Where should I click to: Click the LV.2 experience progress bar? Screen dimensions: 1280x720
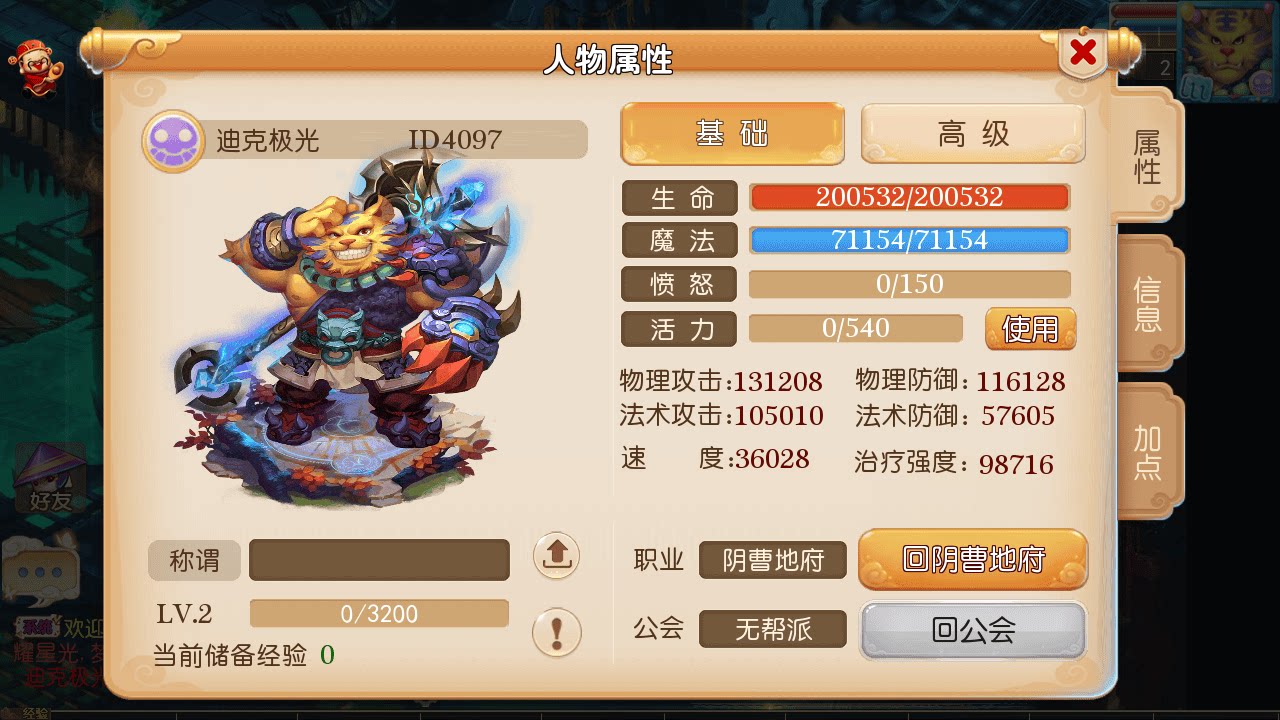[x=378, y=613]
